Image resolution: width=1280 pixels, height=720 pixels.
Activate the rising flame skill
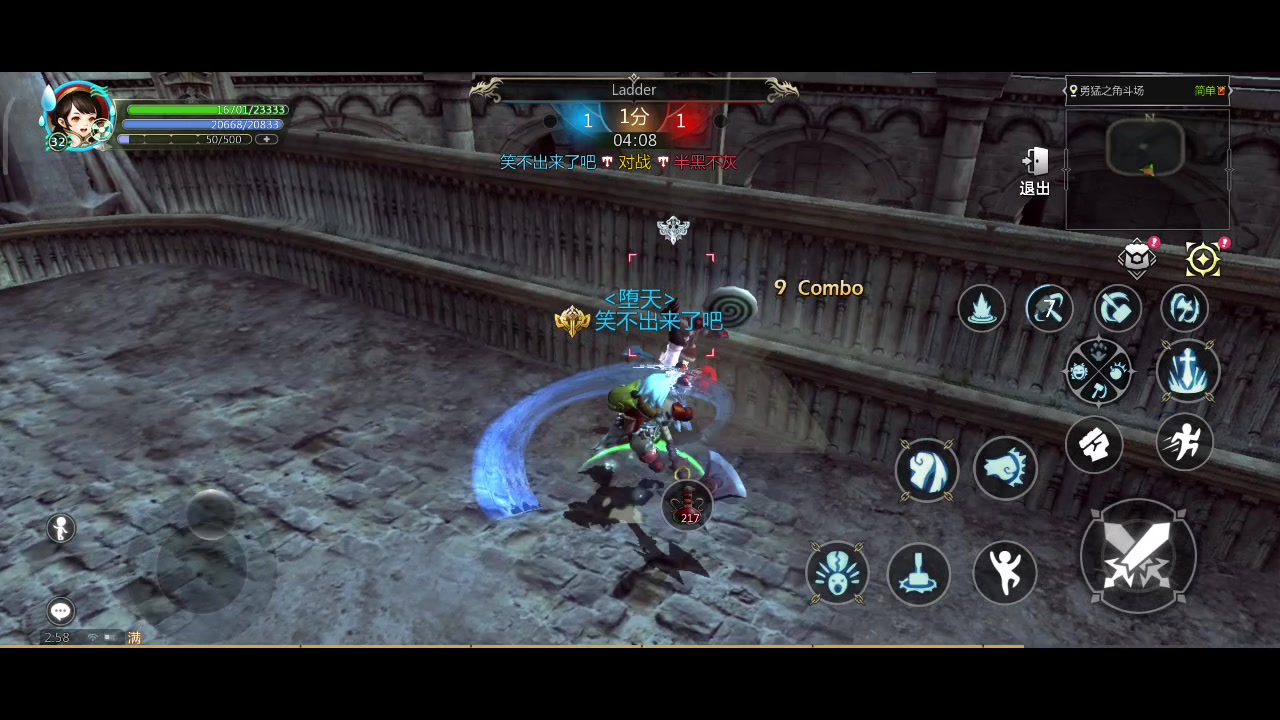click(x=981, y=308)
